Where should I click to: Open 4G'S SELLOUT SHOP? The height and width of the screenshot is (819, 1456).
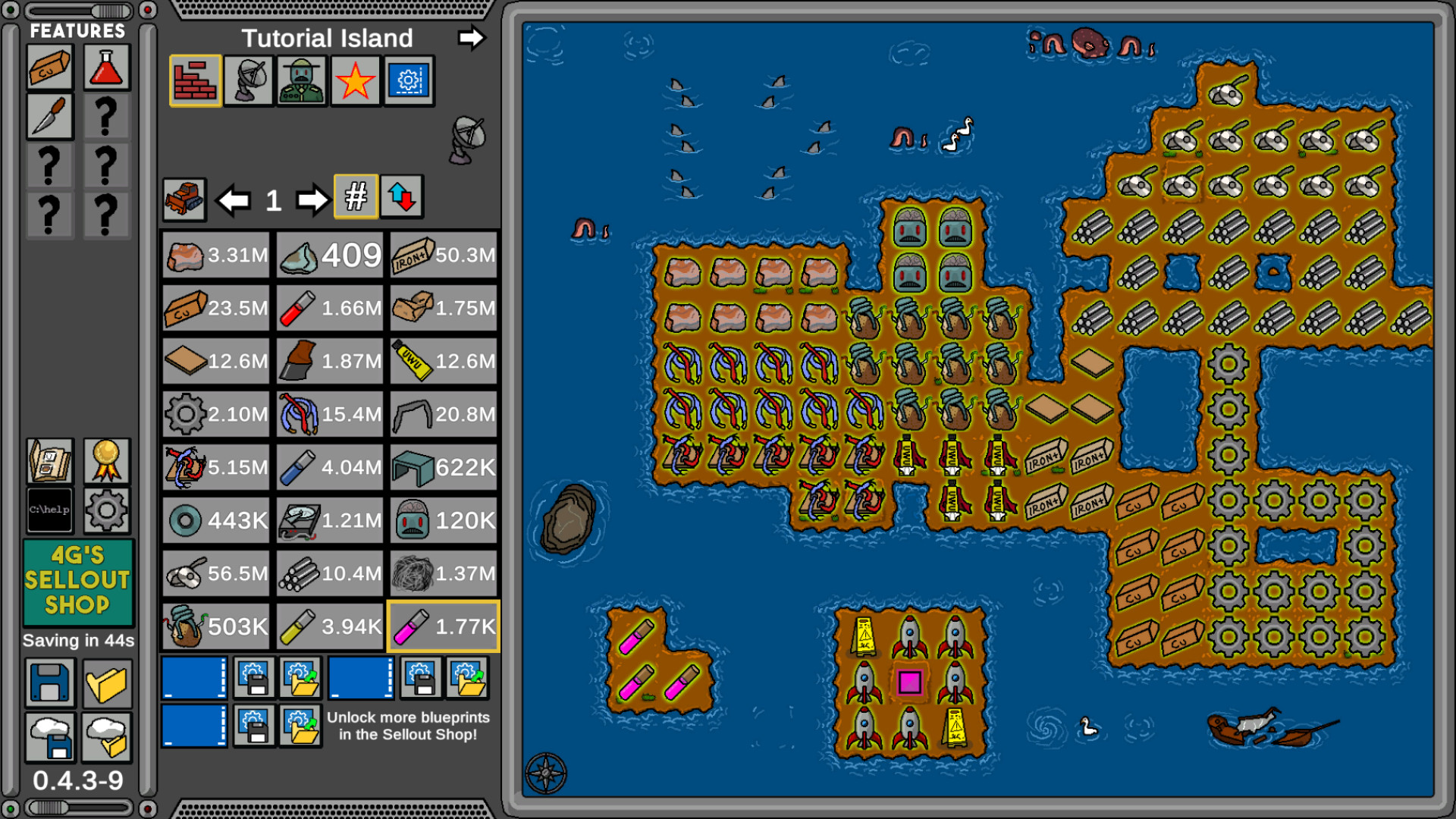(78, 584)
